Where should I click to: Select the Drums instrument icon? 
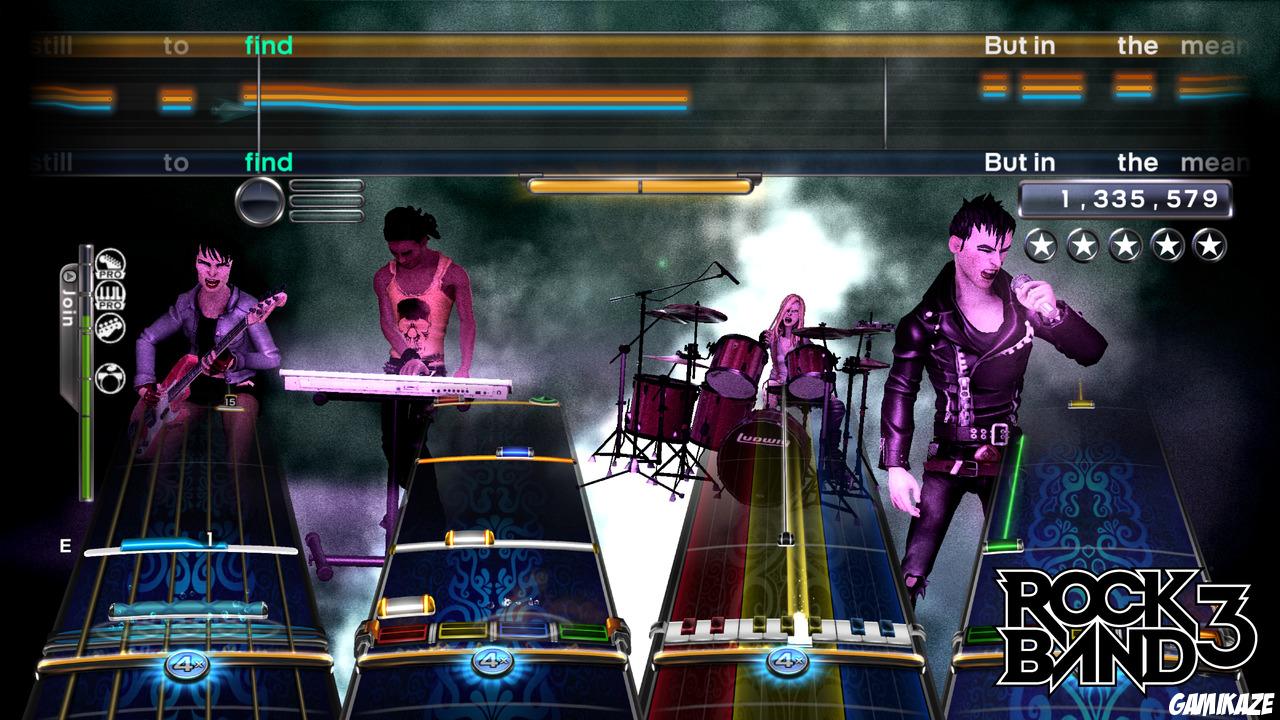coord(111,379)
